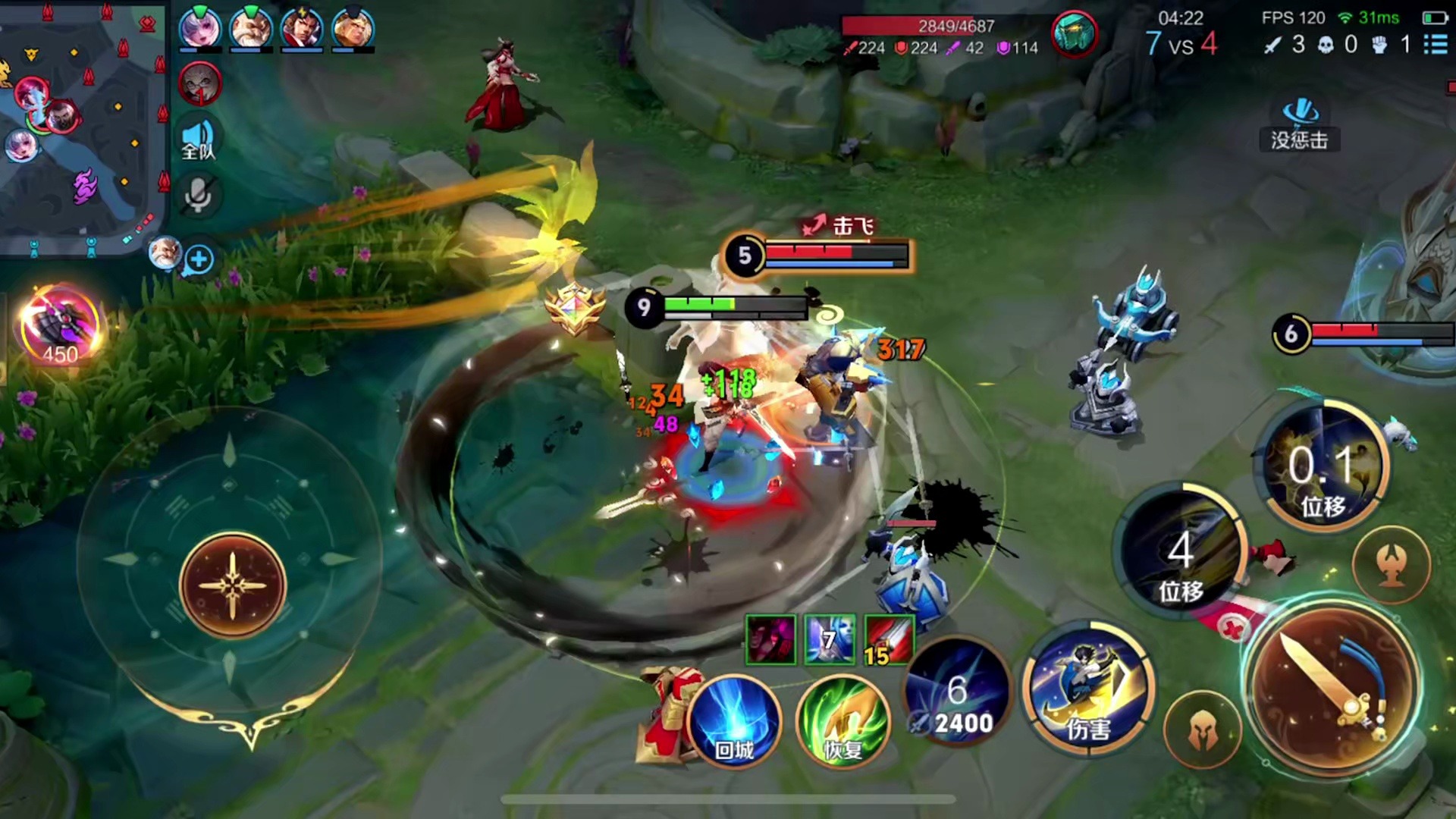Open the scoreboard list menu
The image size is (1456, 819).
[1435, 45]
